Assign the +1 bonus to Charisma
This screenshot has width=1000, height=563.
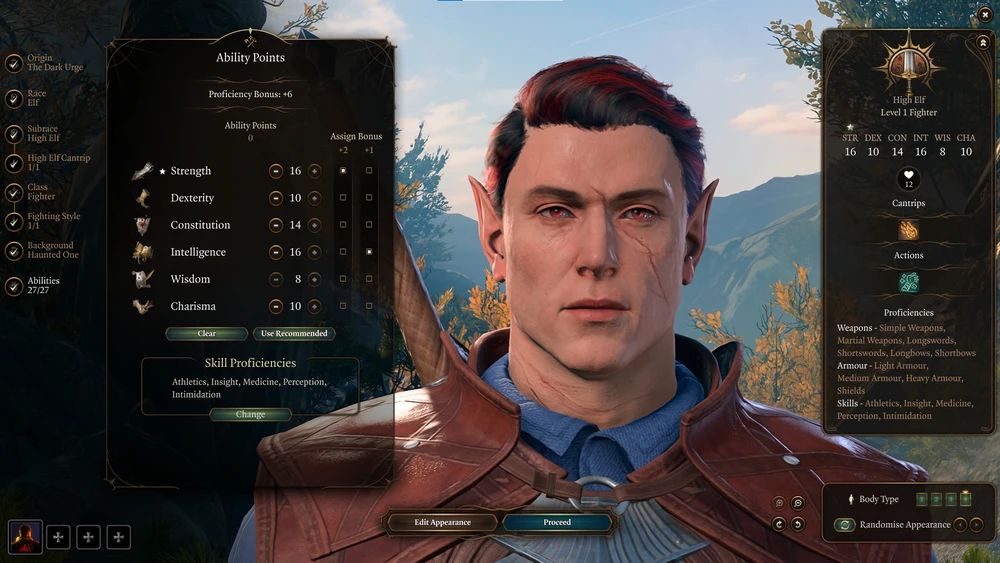(x=369, y=306)
